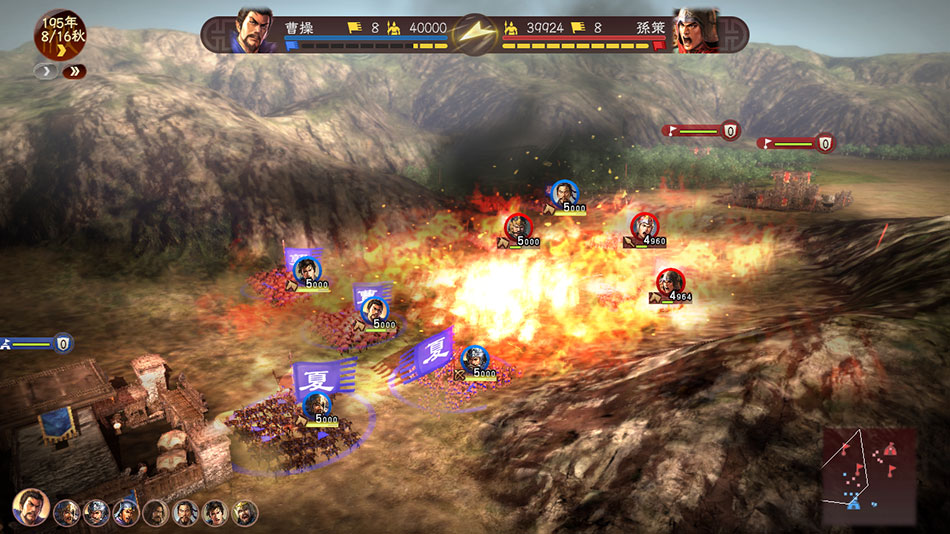Select the enemy unit with 4964 troops
950x534 pixels.
[670, 283]
